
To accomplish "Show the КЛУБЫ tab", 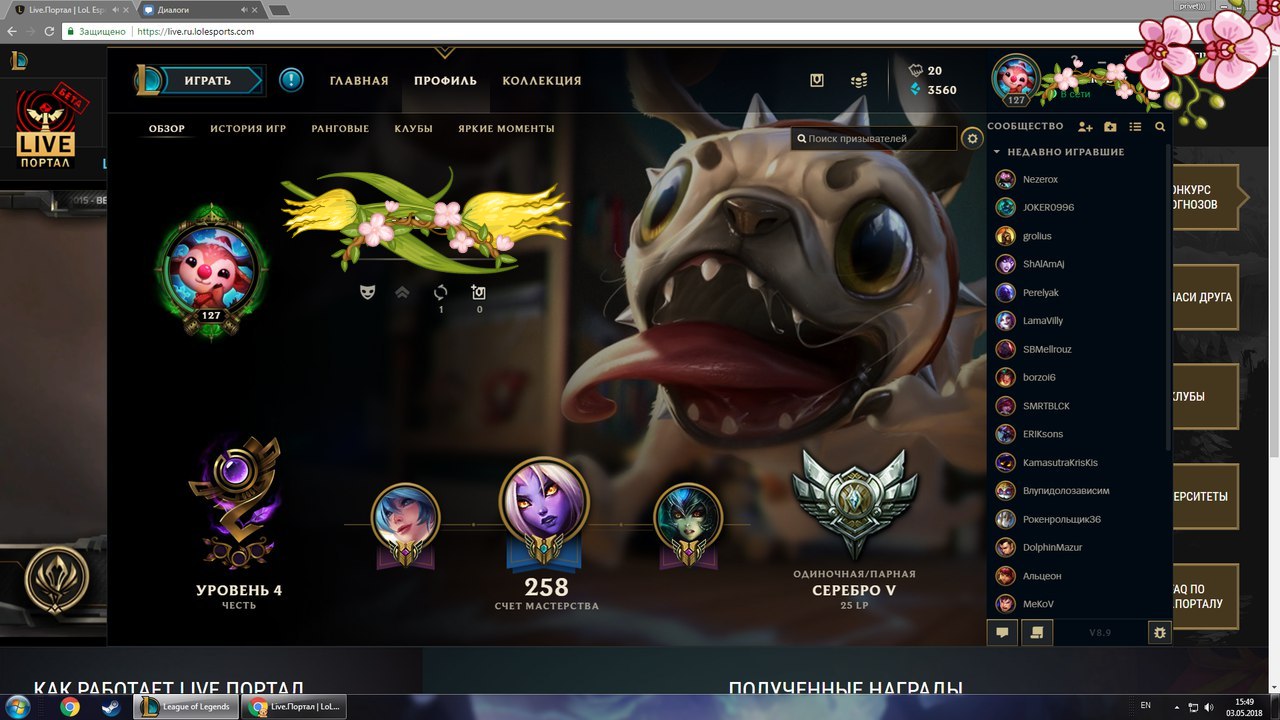I will [x=413, y=129].
